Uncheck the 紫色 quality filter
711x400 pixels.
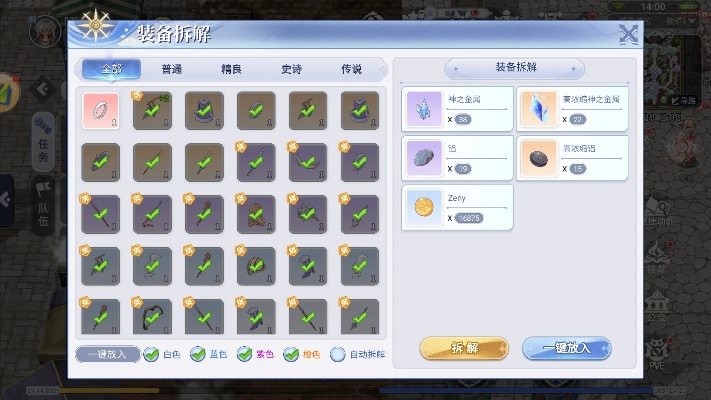245,353
